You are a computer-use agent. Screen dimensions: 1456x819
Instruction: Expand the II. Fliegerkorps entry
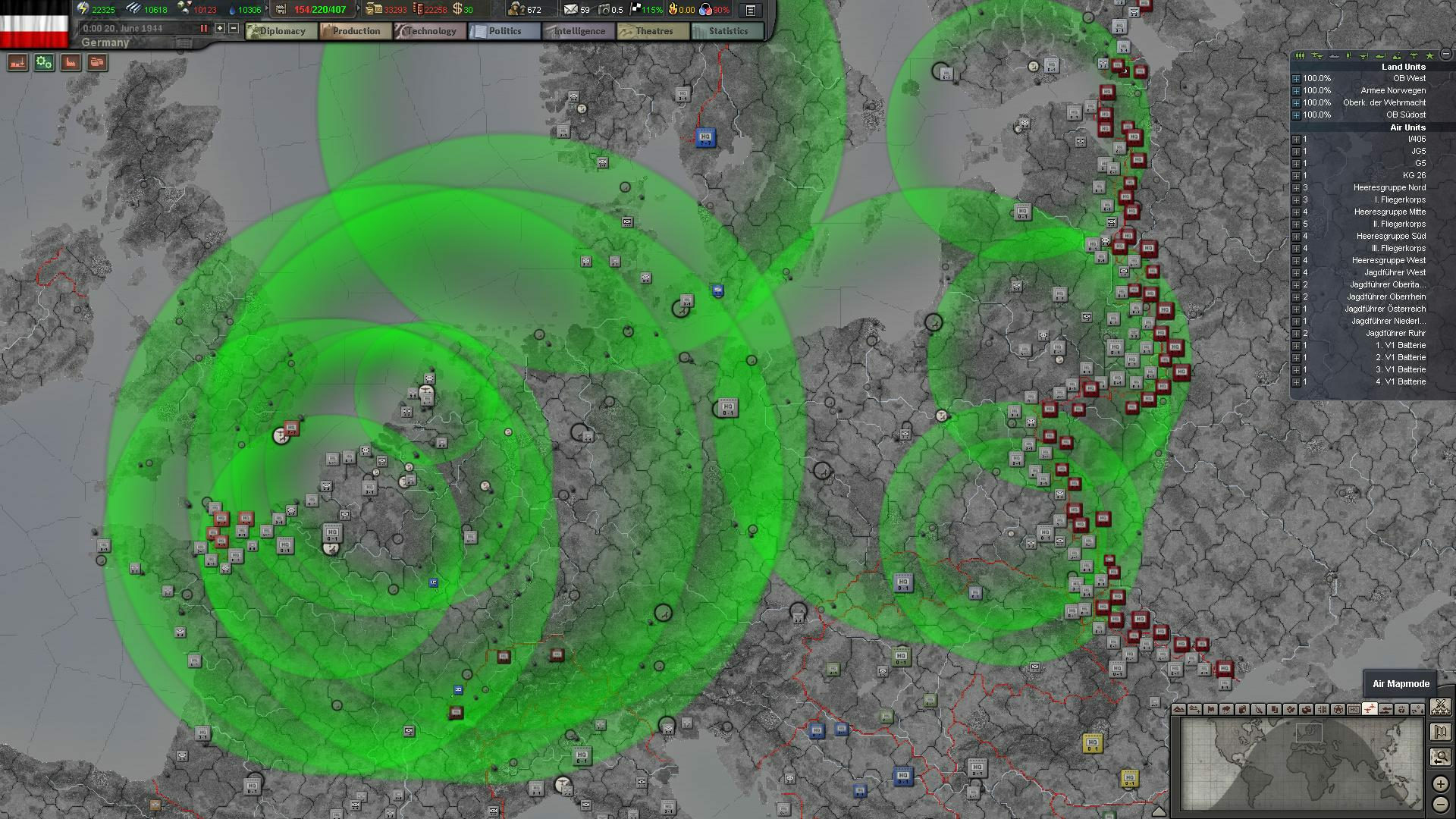click(x=1297, y=224)
